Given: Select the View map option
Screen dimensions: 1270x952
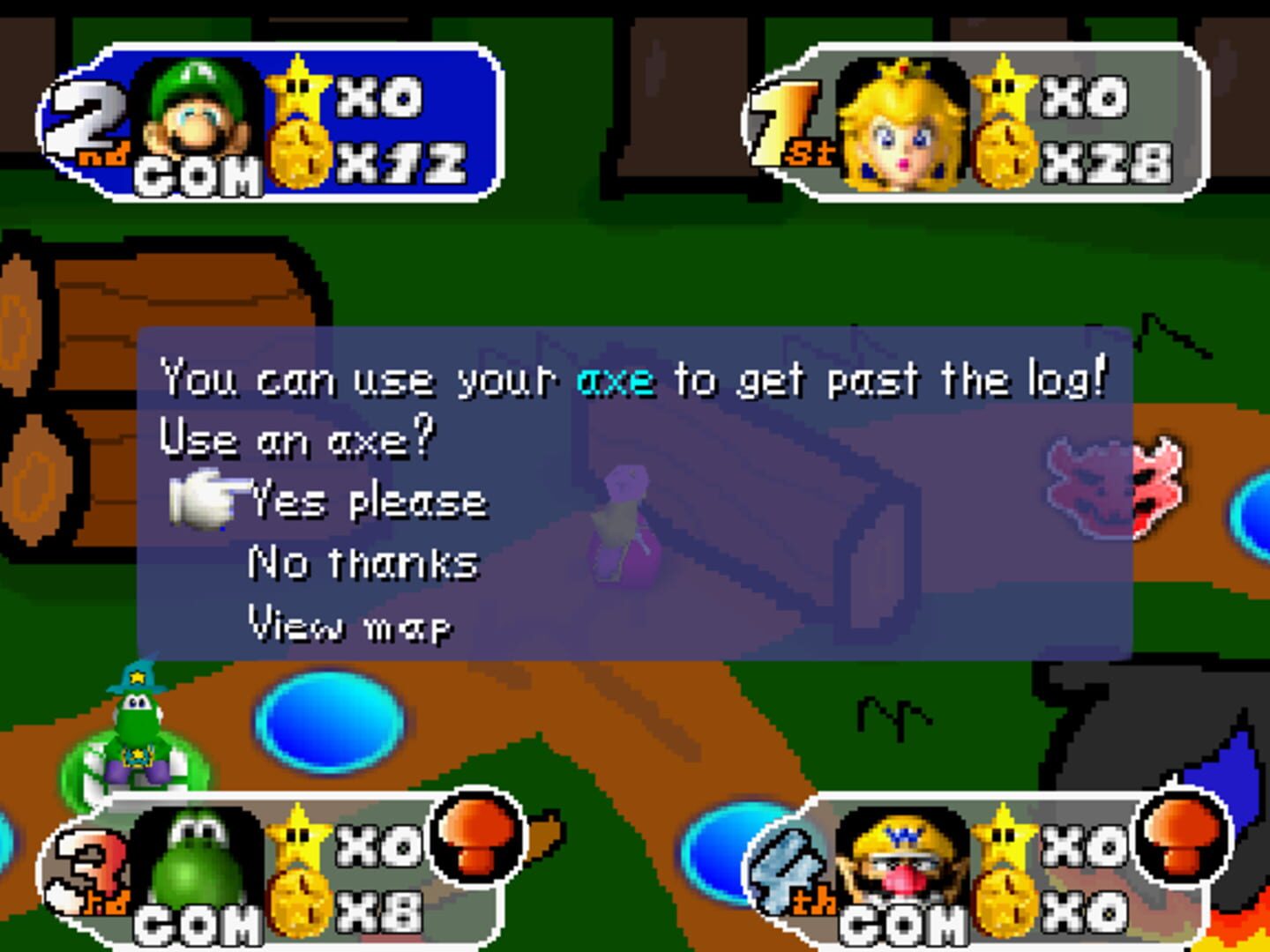Looking at the screenshot, I should (x=350, y=624).
